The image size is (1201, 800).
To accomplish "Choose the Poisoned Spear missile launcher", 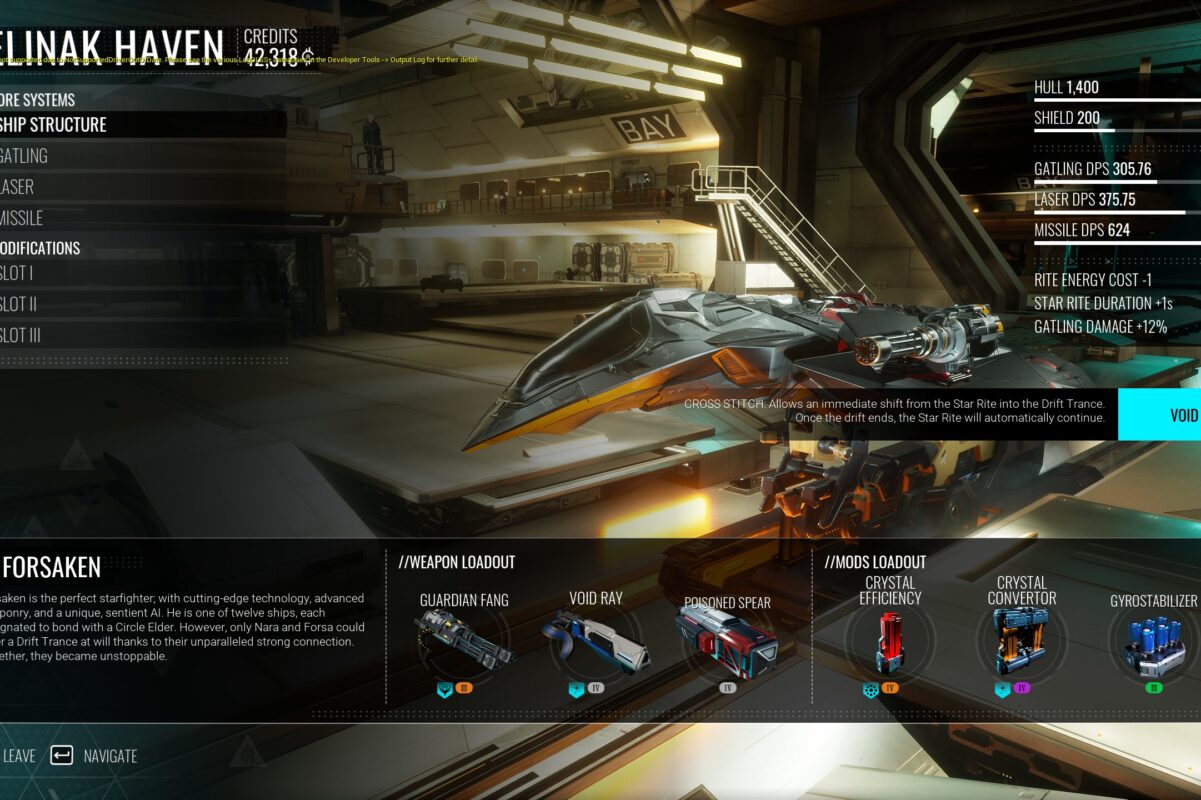I will (726, 640).
